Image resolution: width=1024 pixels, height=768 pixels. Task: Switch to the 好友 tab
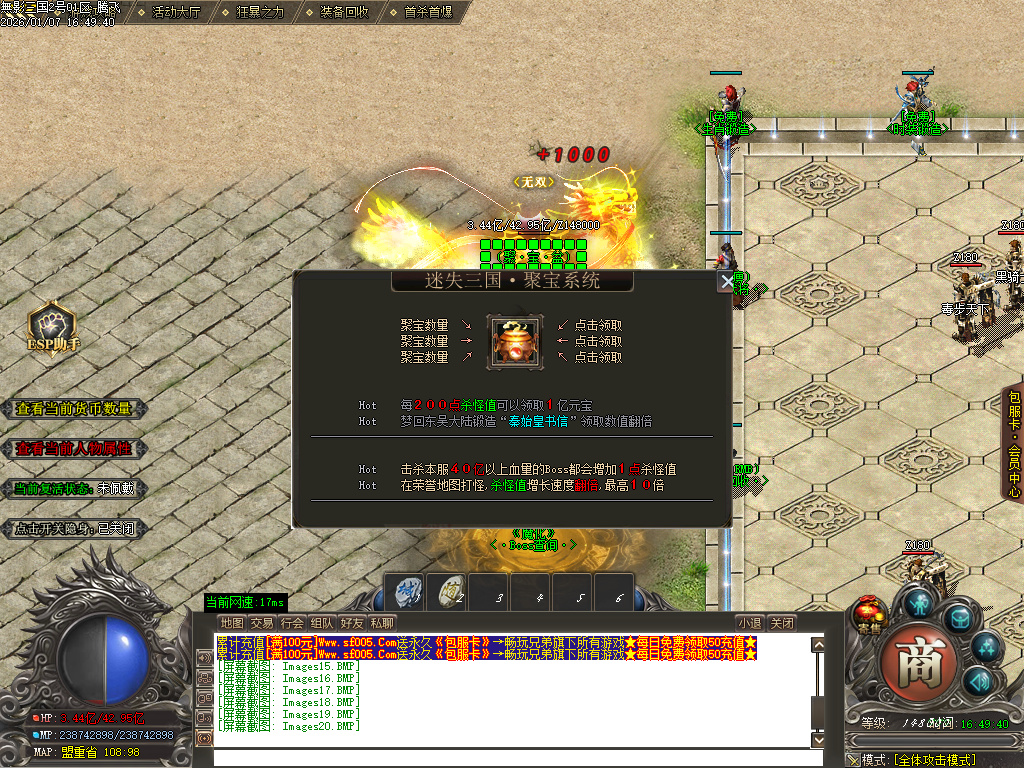click(352, 623)
